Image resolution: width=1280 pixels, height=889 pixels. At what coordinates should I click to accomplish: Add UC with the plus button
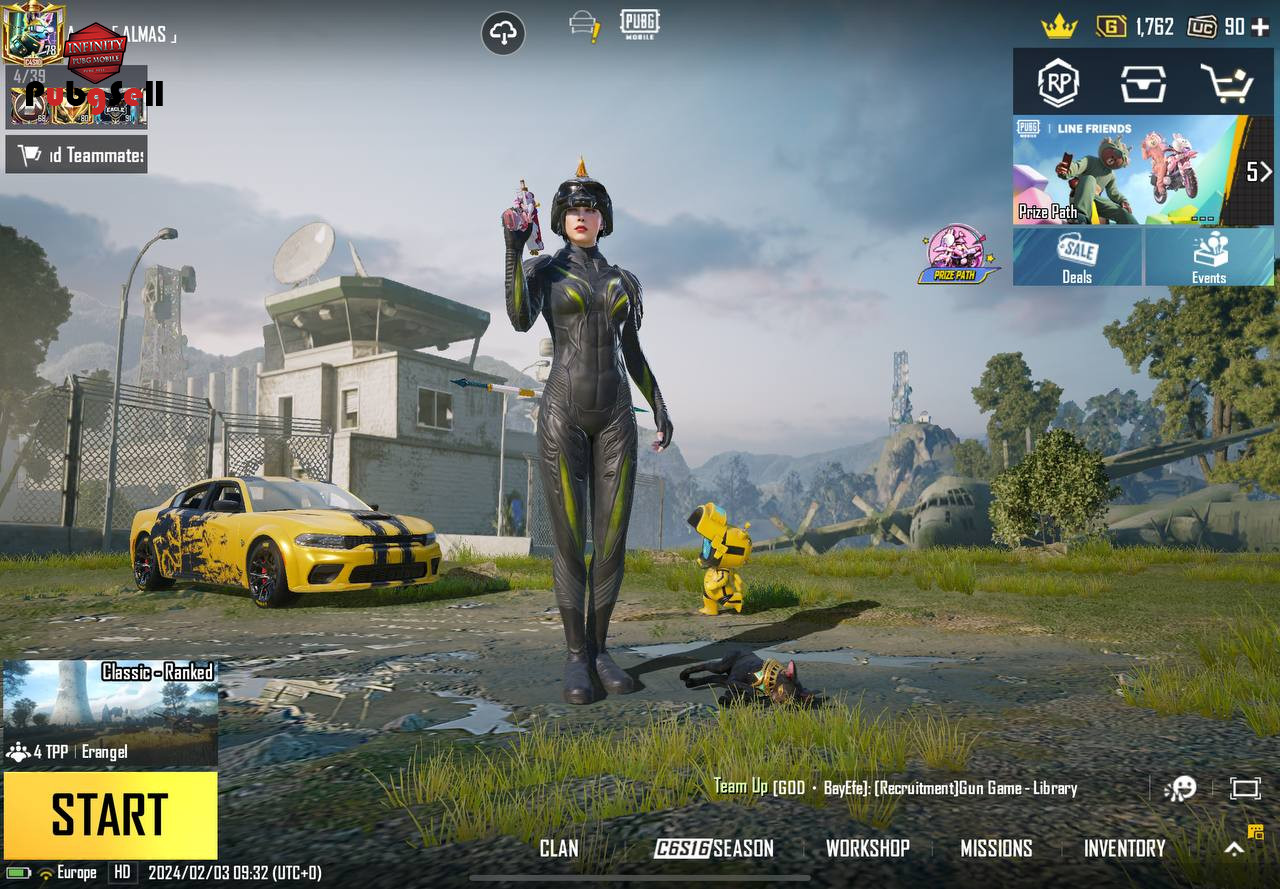pos(1260,27)
